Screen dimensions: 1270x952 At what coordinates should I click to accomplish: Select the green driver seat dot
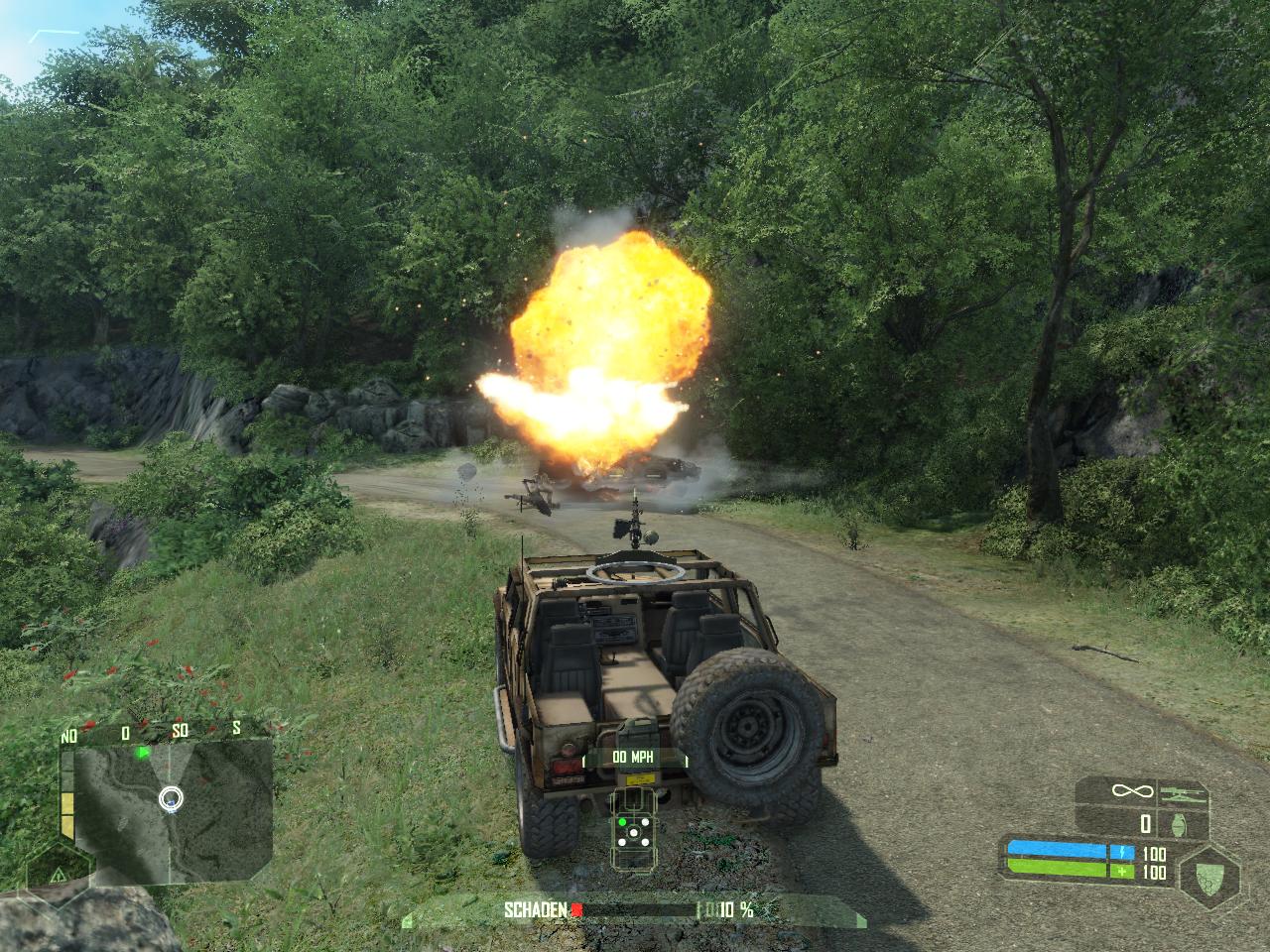(x=623, y=821)
